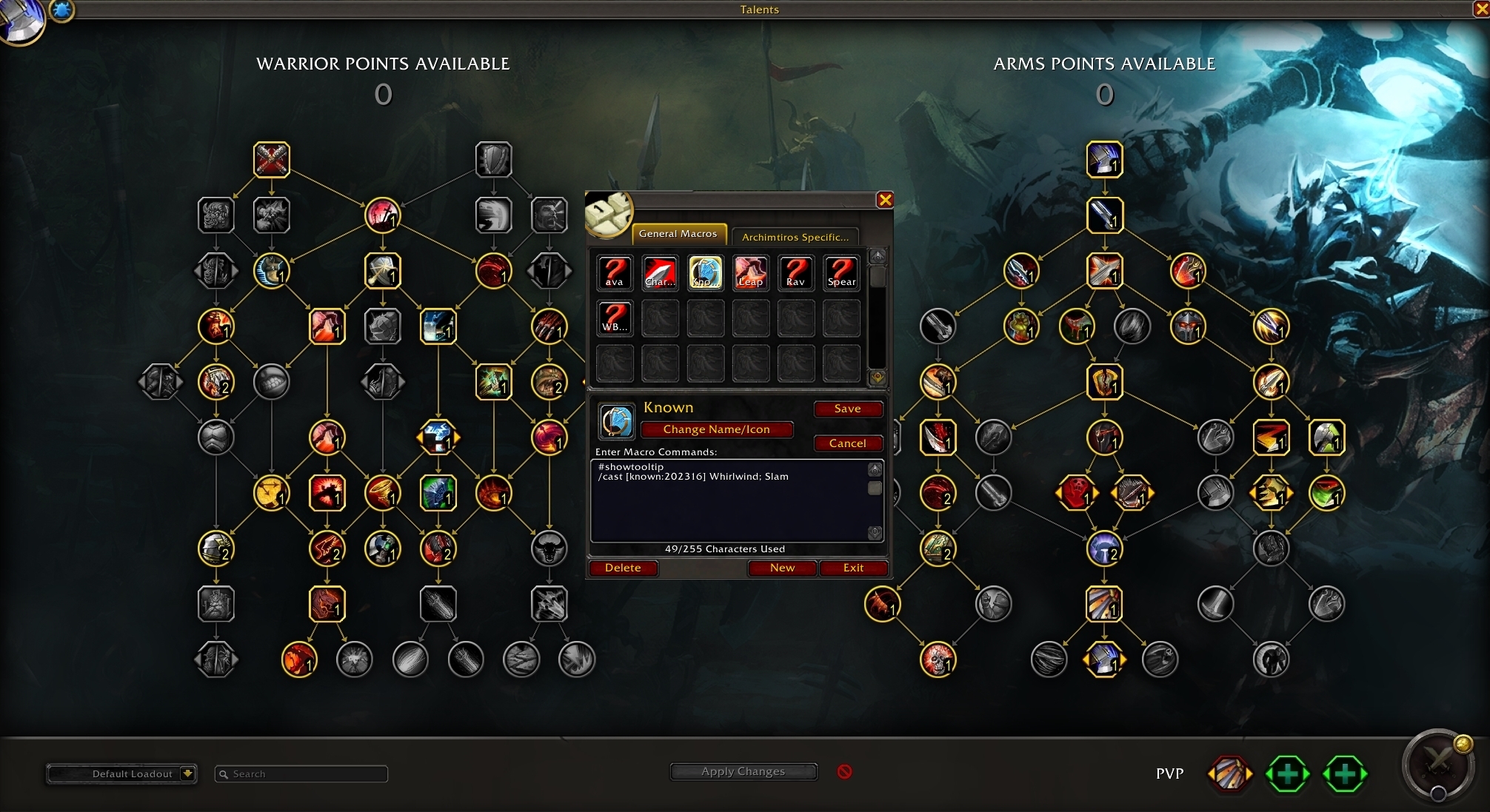Save the Known macro
This screenshot has width=1490, height=812.
coord(847,409)
